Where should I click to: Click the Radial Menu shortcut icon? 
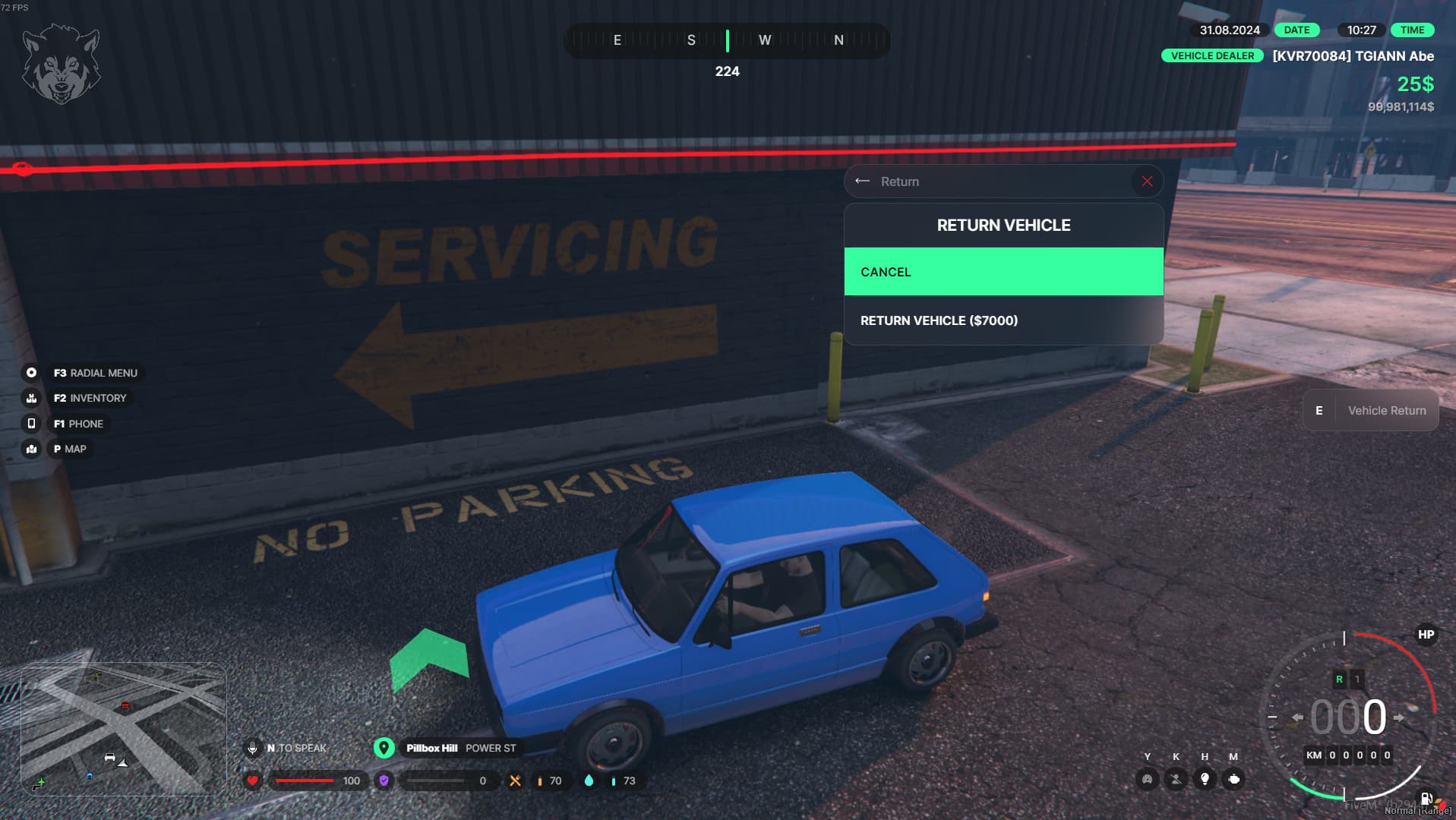coord(31,373)
